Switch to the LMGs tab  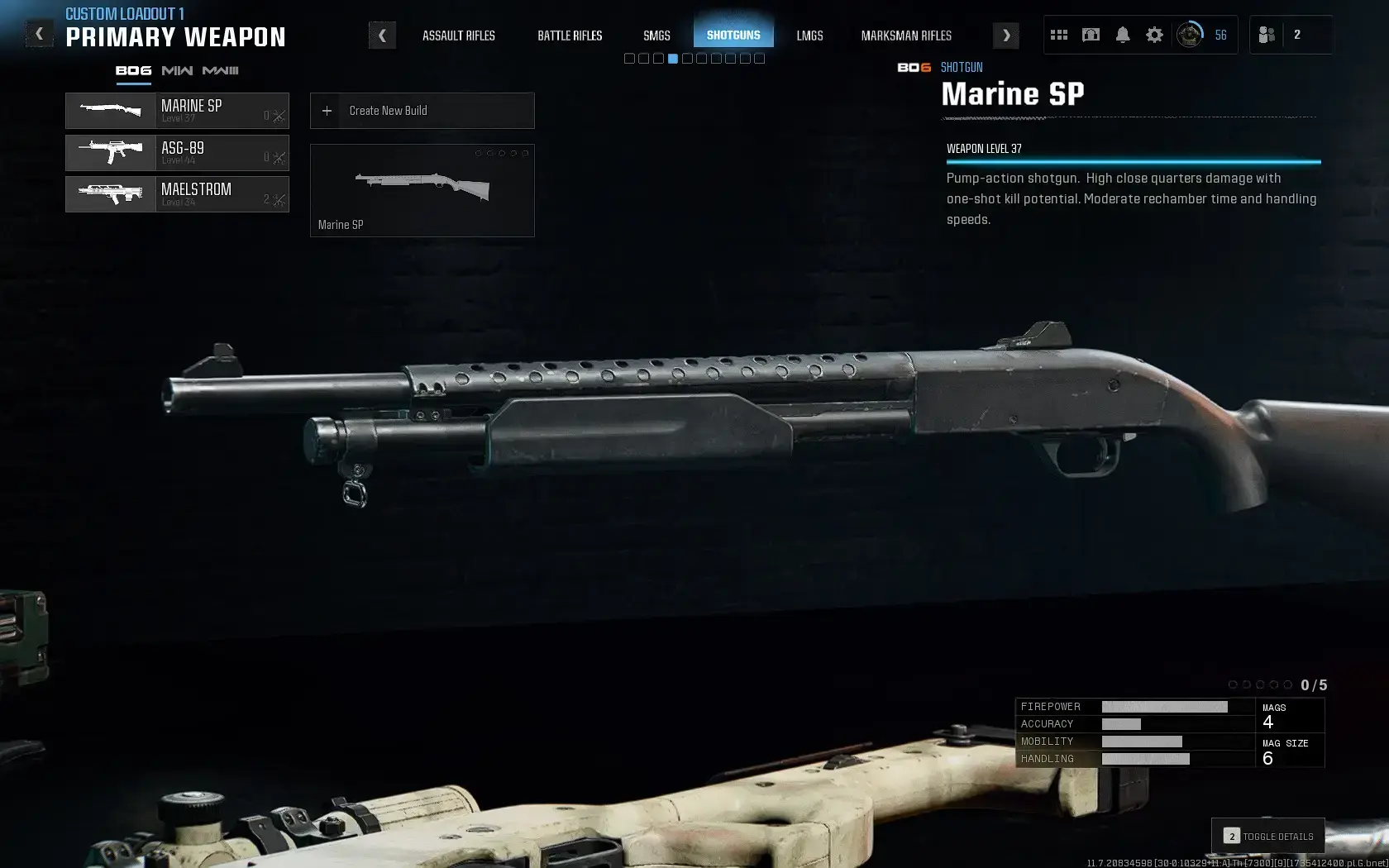[x=809, y=36]
